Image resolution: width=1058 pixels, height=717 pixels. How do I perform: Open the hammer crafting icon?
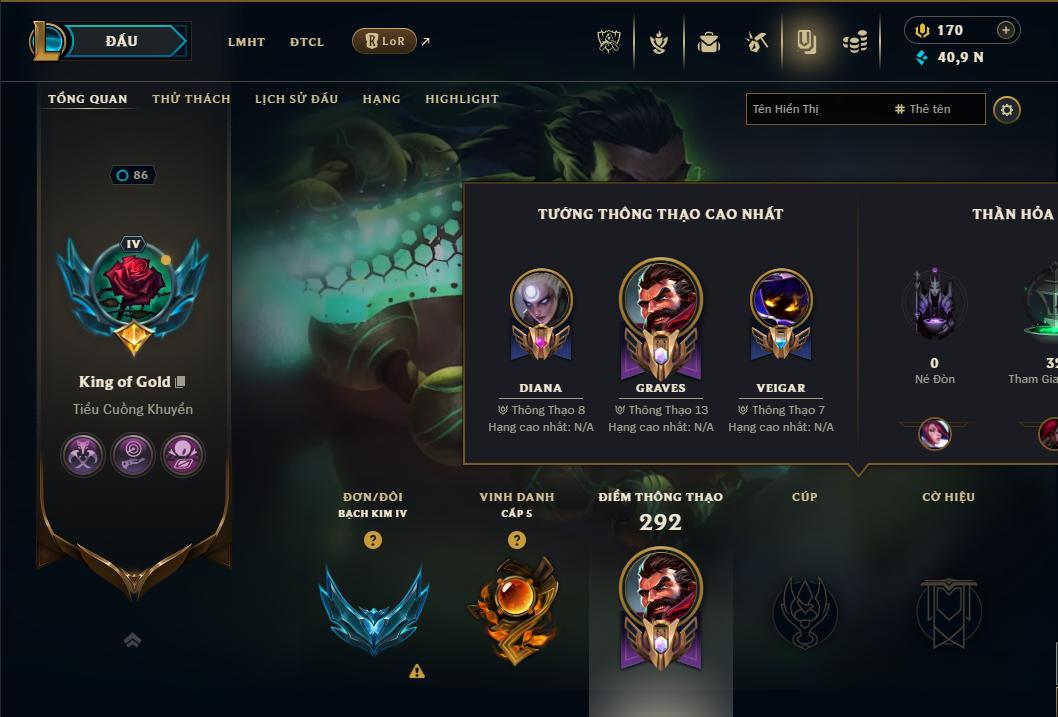click(x=757, y=42)
